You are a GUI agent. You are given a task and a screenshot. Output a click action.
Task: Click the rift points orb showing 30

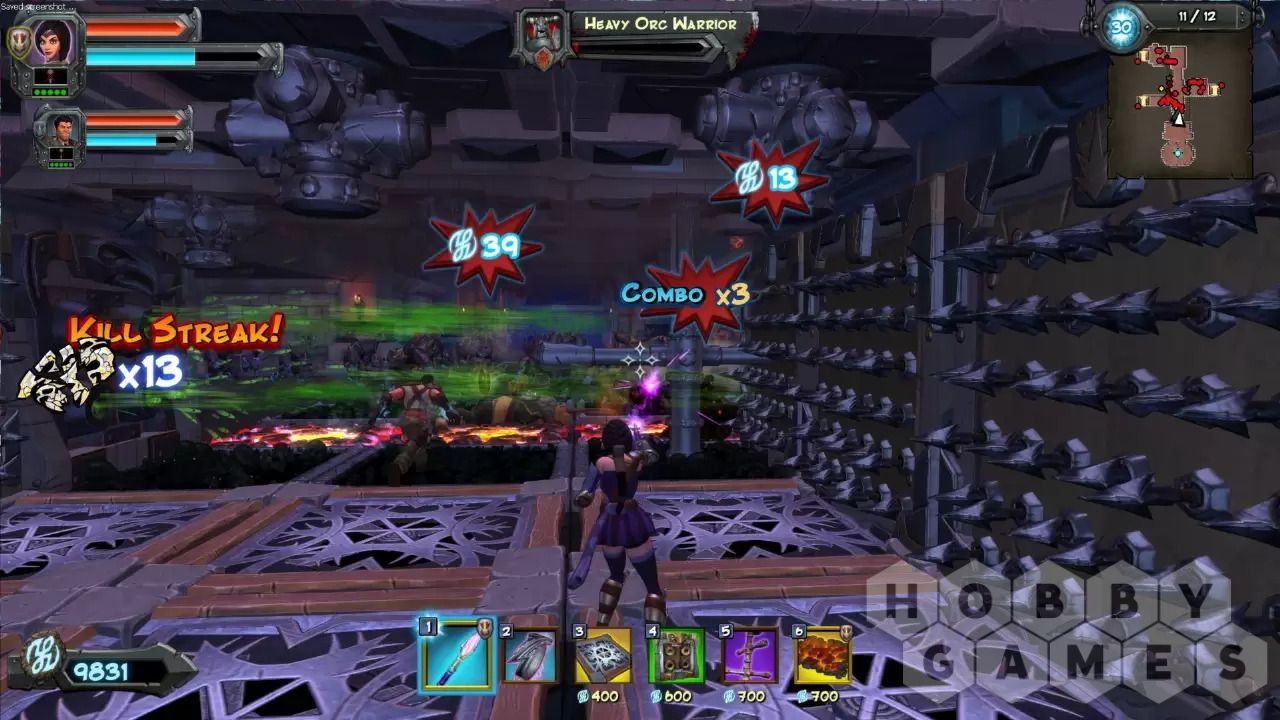pos(1120,26)
